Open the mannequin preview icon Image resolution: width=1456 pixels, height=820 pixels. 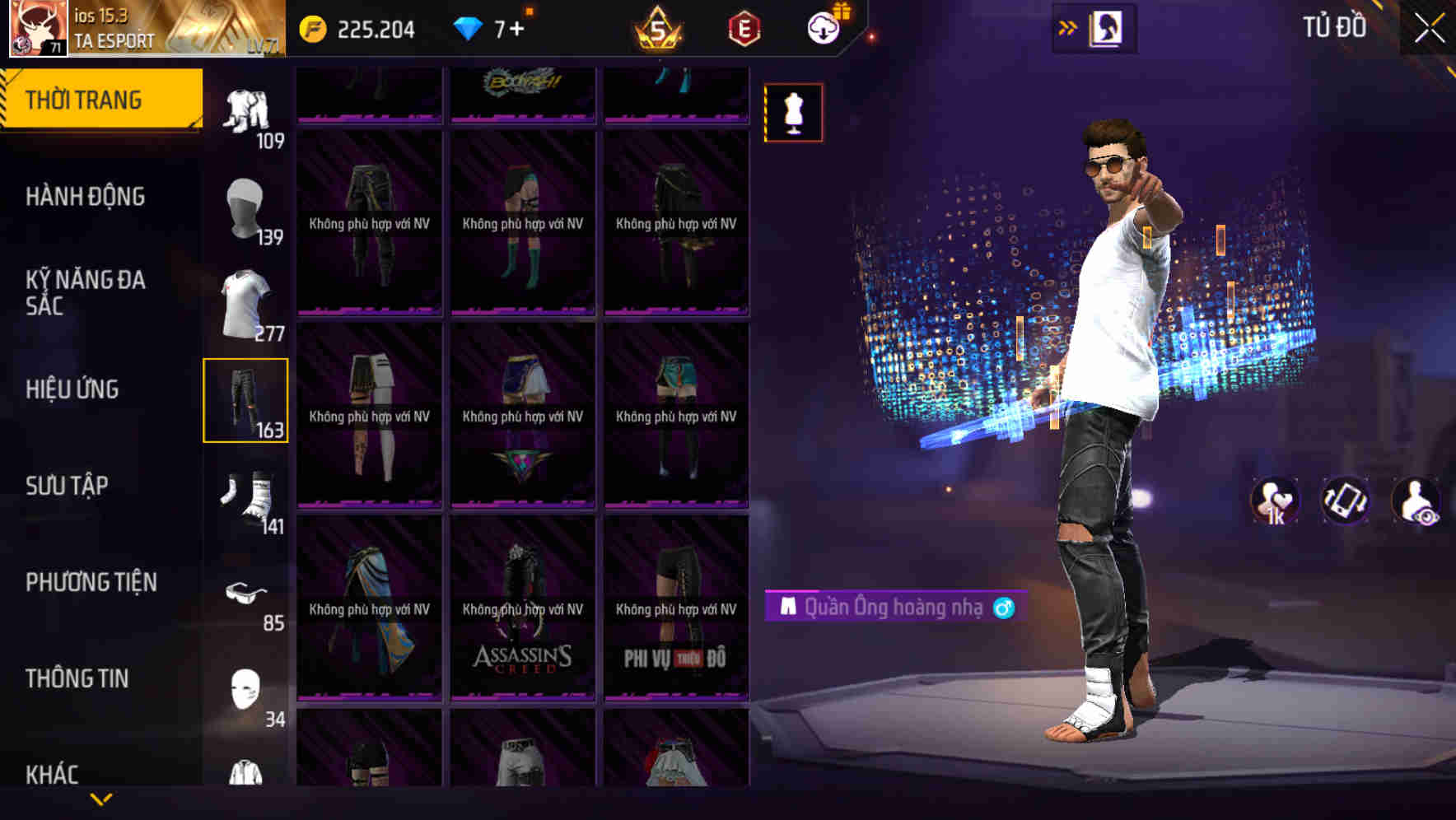[x=792, y=113]
